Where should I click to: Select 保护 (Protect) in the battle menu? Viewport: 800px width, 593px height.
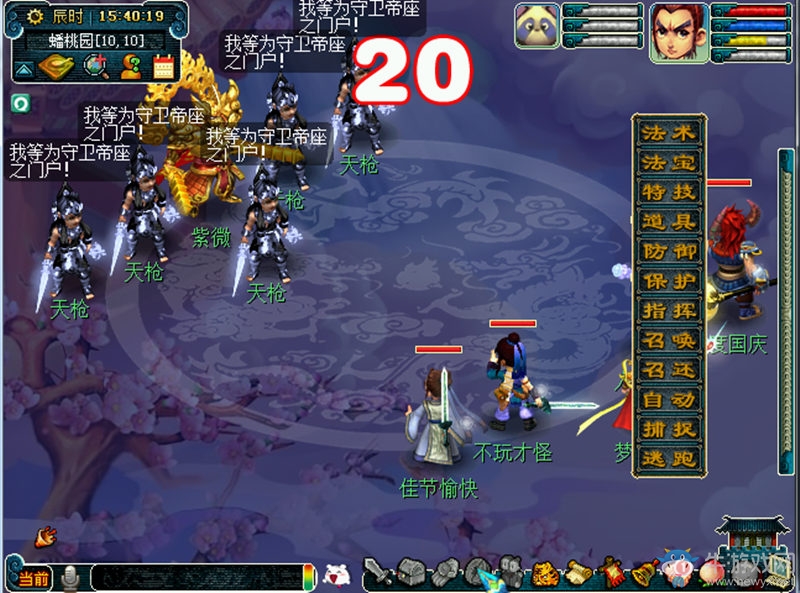669,282
